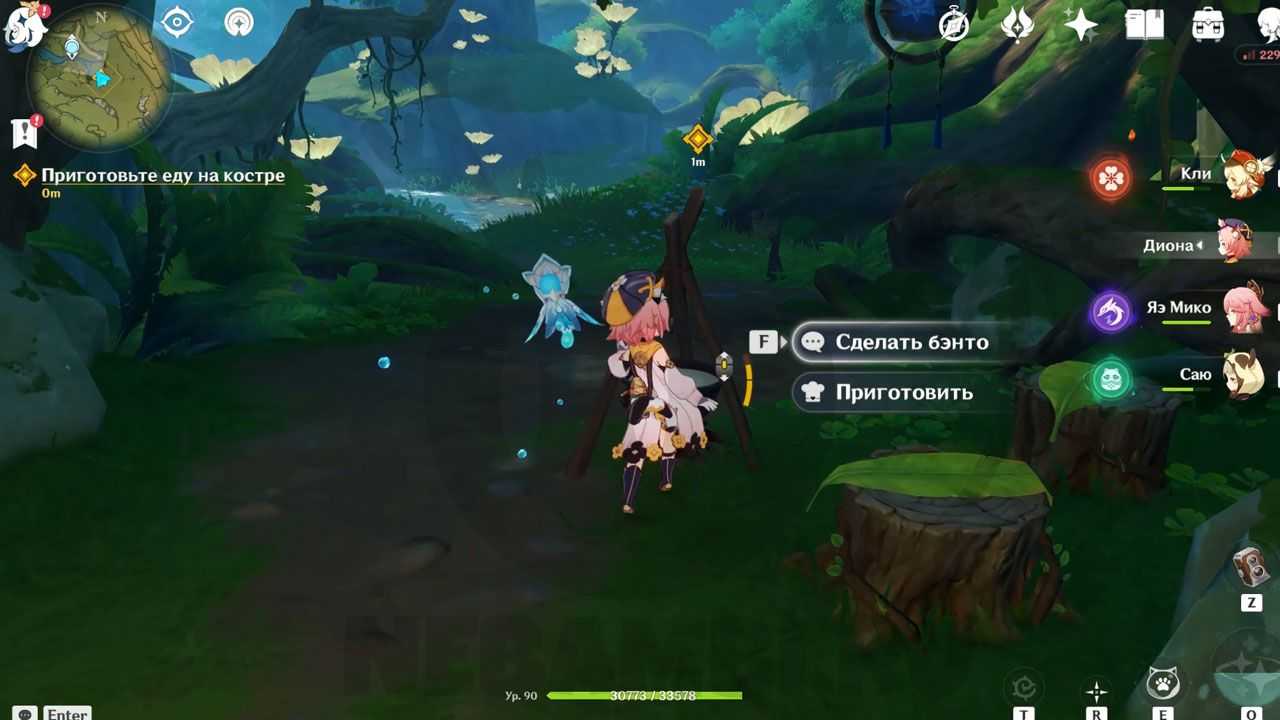The height and width of the screenshot is (720, 1280).
Task: Open the chat speech bubble icon
Action: tap(26, 714)
